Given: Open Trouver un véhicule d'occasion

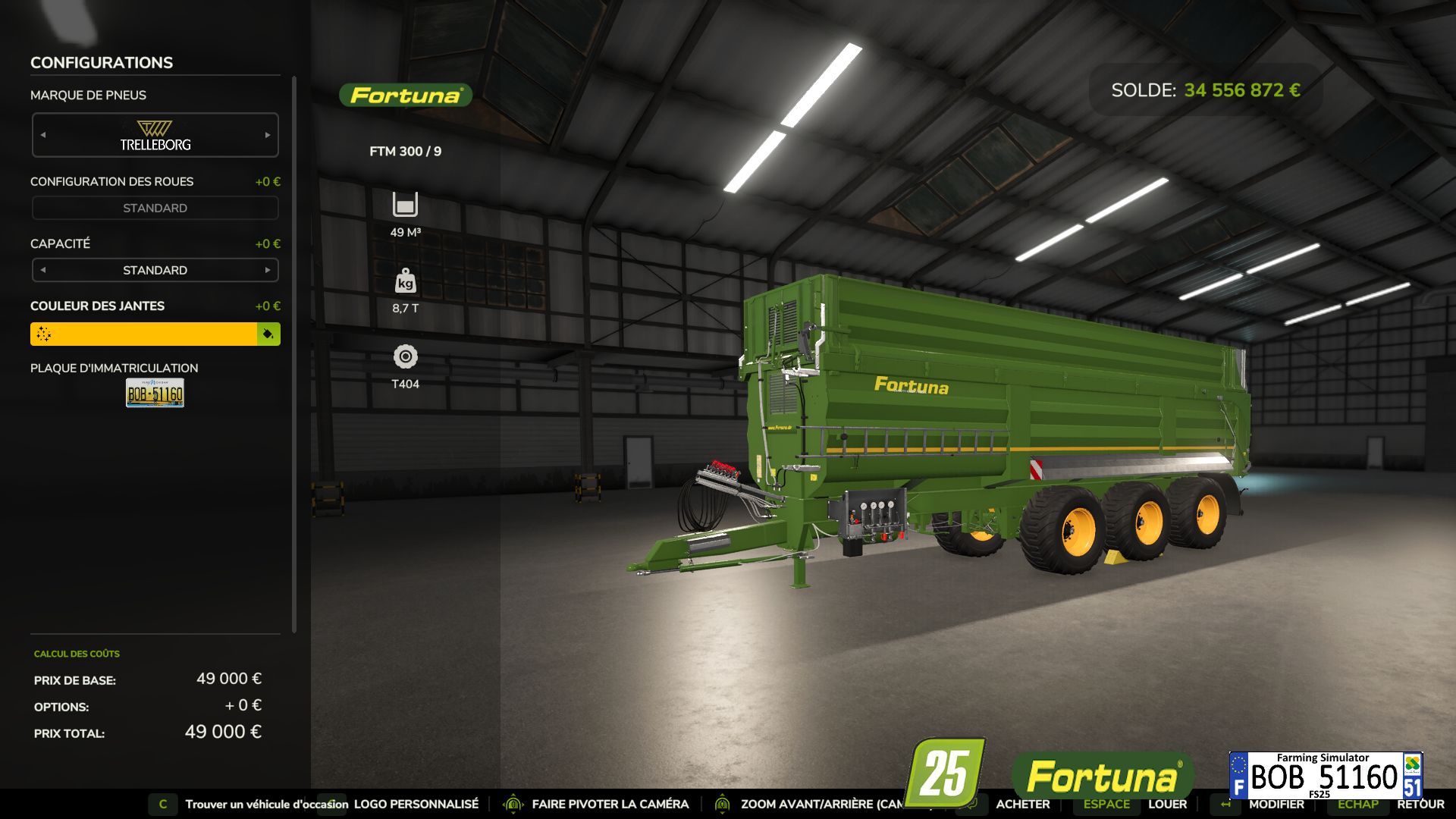Looking at the screenshot, I should (x=266, y=804).
